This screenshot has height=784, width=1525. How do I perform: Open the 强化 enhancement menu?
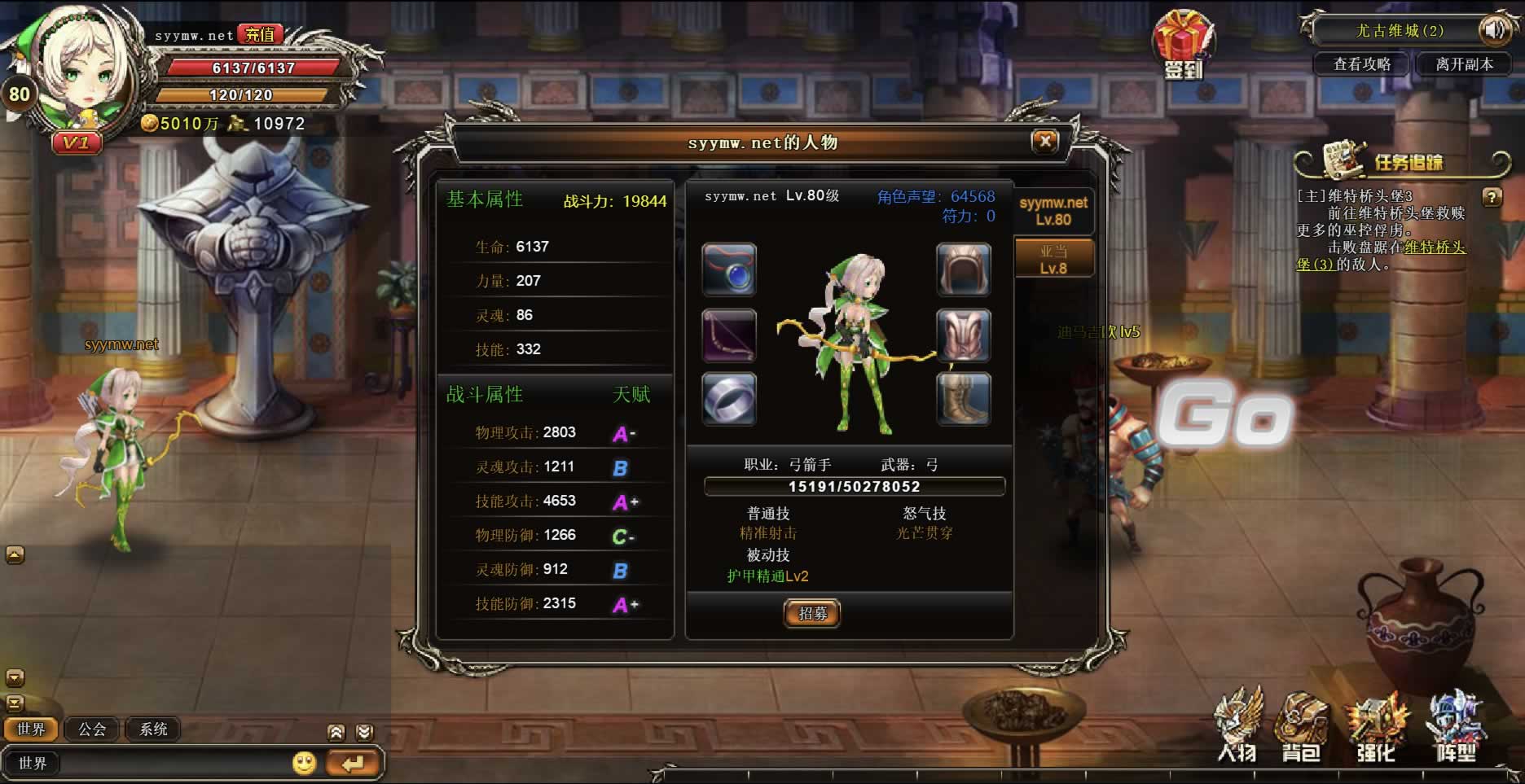(x=1376, y=729)
